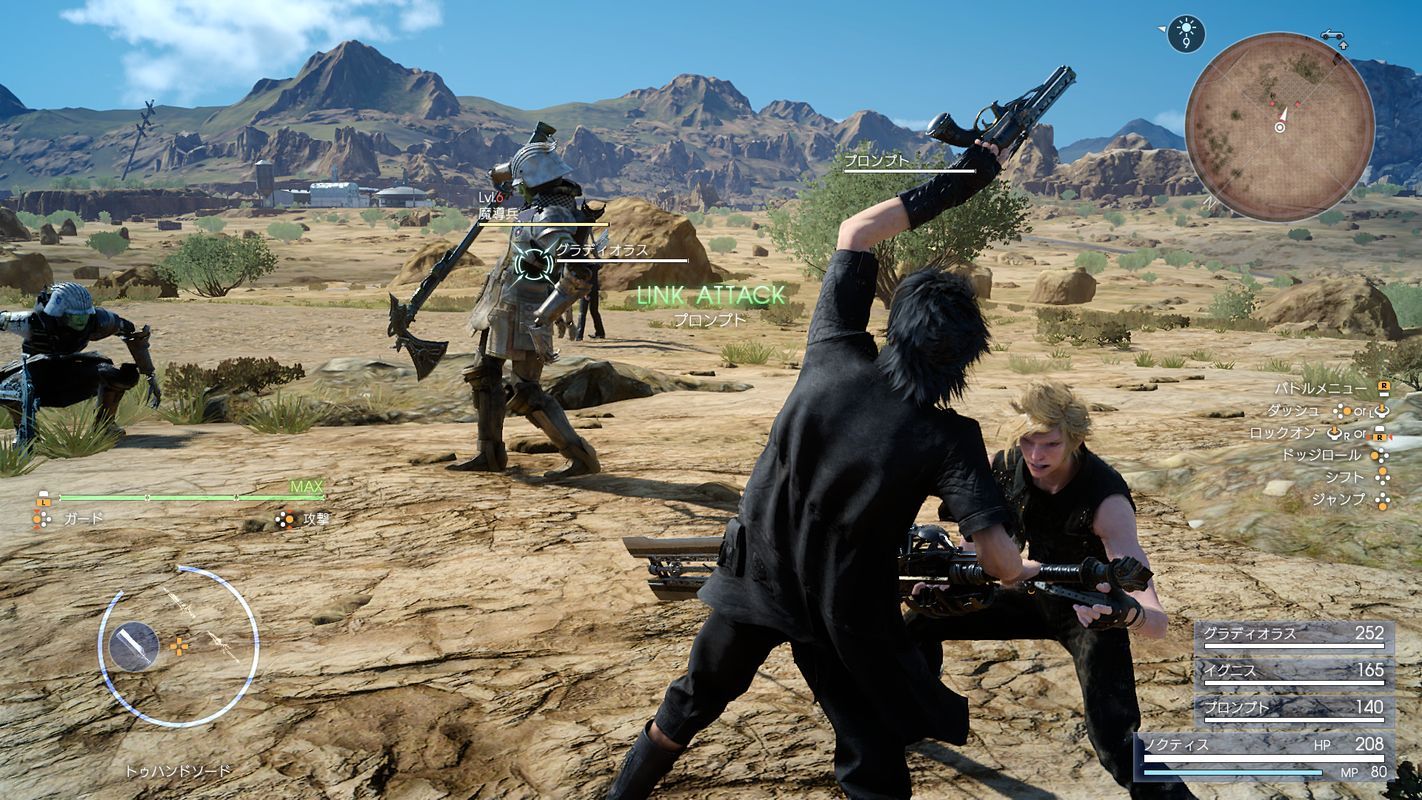Open the minimap to view the full map

tap(1282, 128)
